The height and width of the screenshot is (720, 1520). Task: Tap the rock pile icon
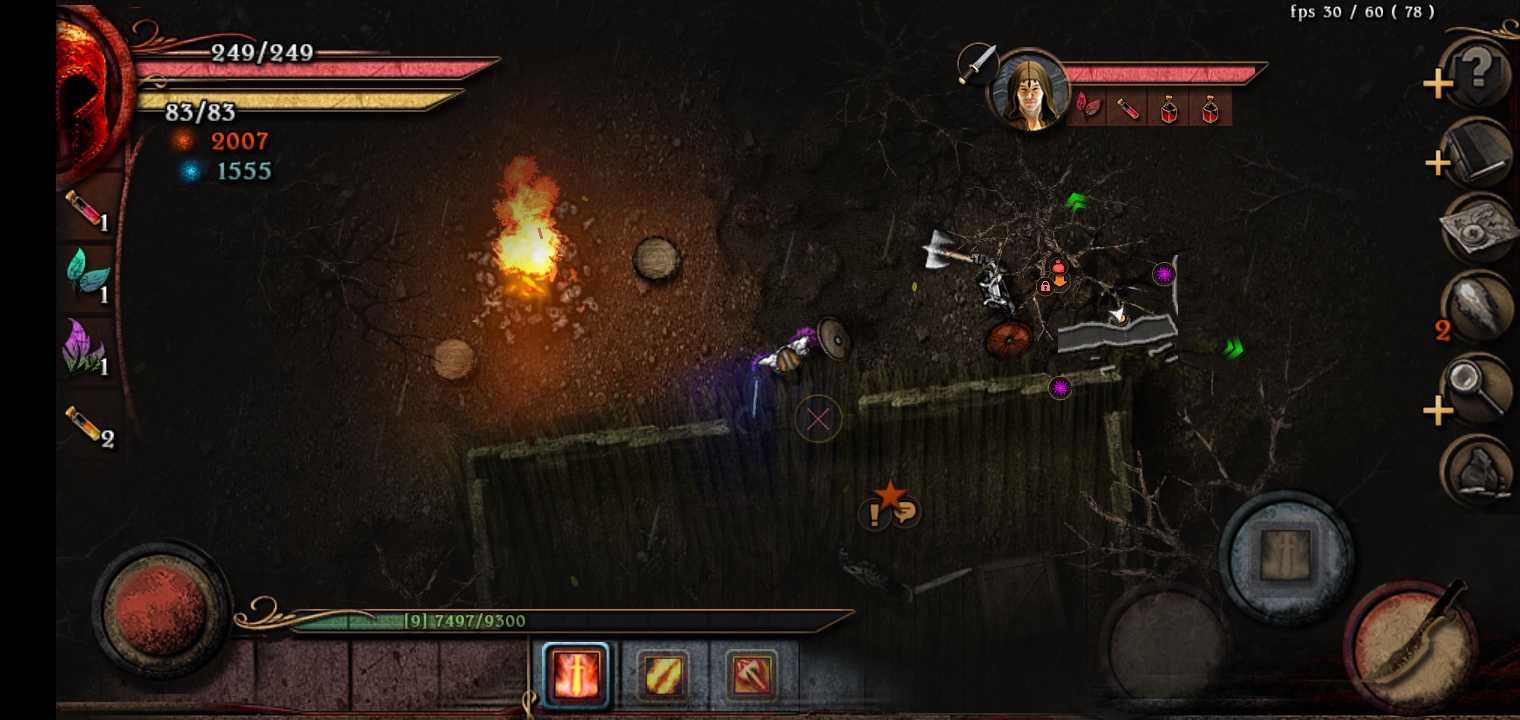1478,470
